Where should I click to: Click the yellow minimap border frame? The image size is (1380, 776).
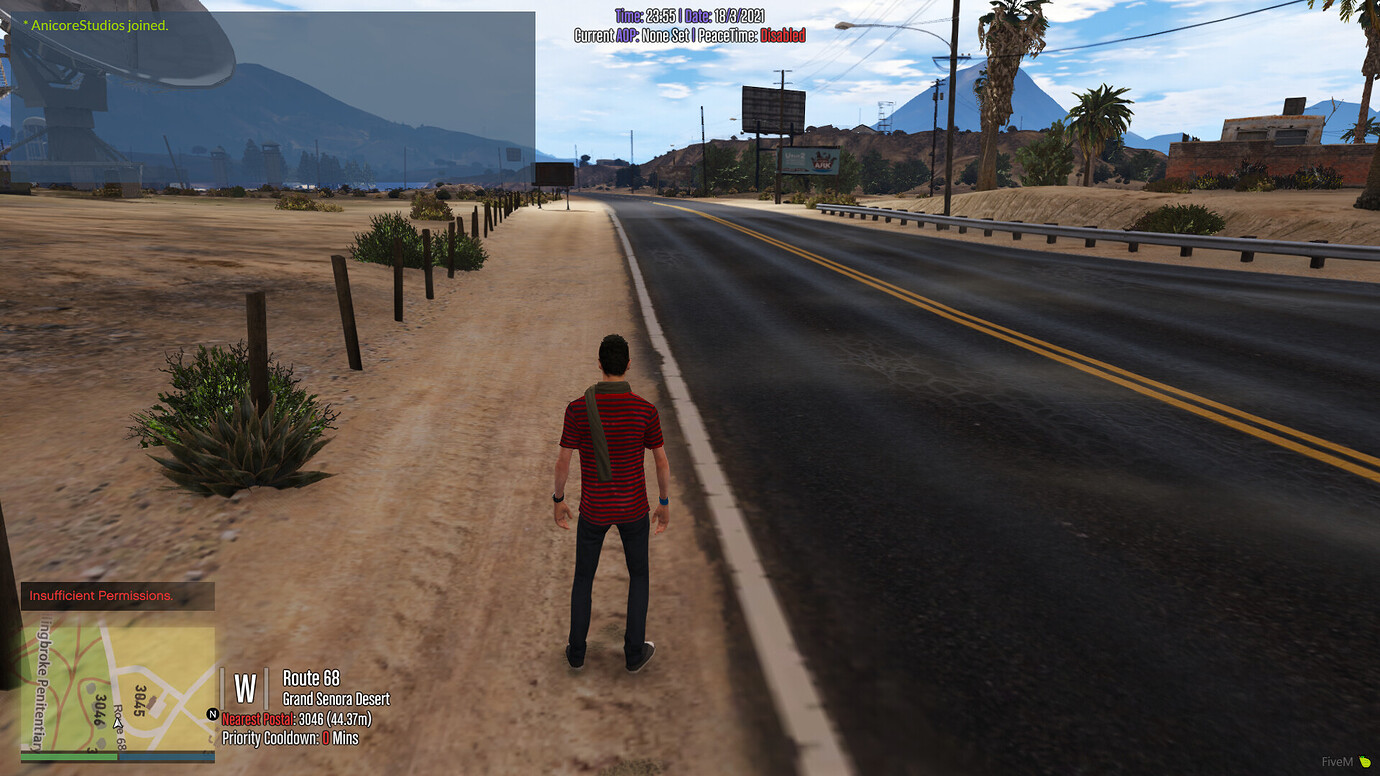[117, 626]
